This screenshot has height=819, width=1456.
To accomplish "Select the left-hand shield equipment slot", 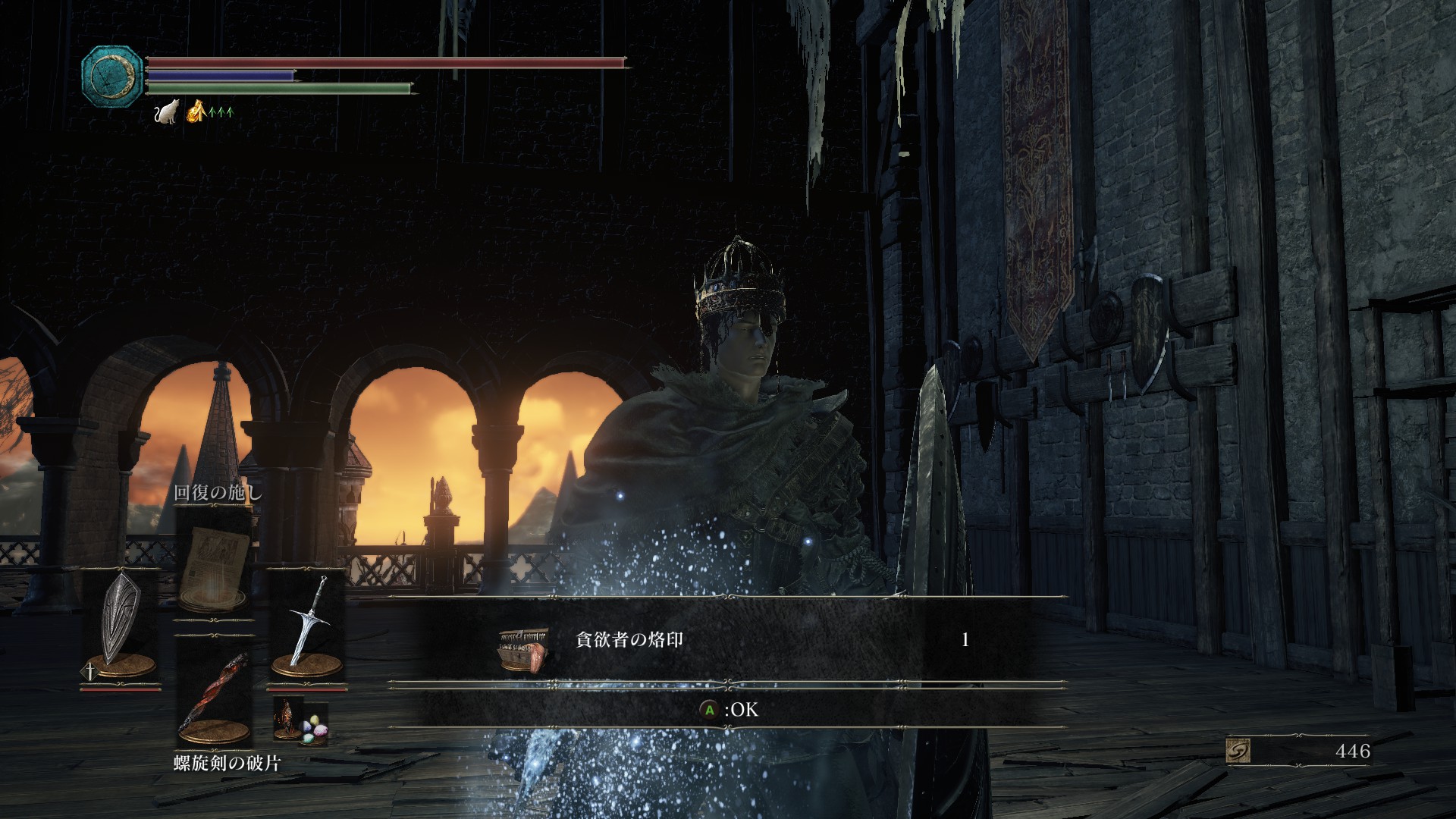I will tap(121, 626).
